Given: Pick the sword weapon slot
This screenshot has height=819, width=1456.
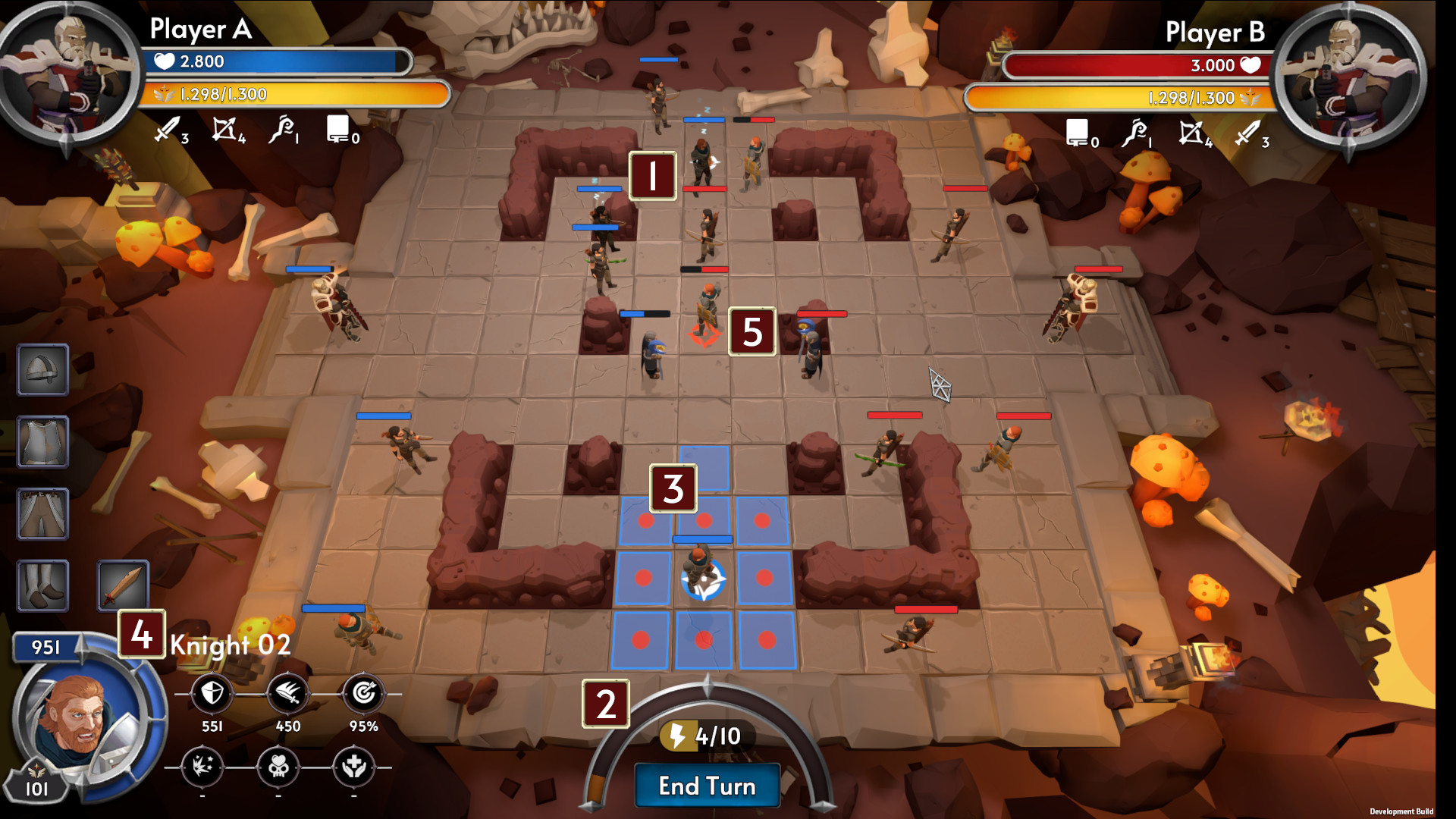Looking at the screenshot, I should [123, 585].
